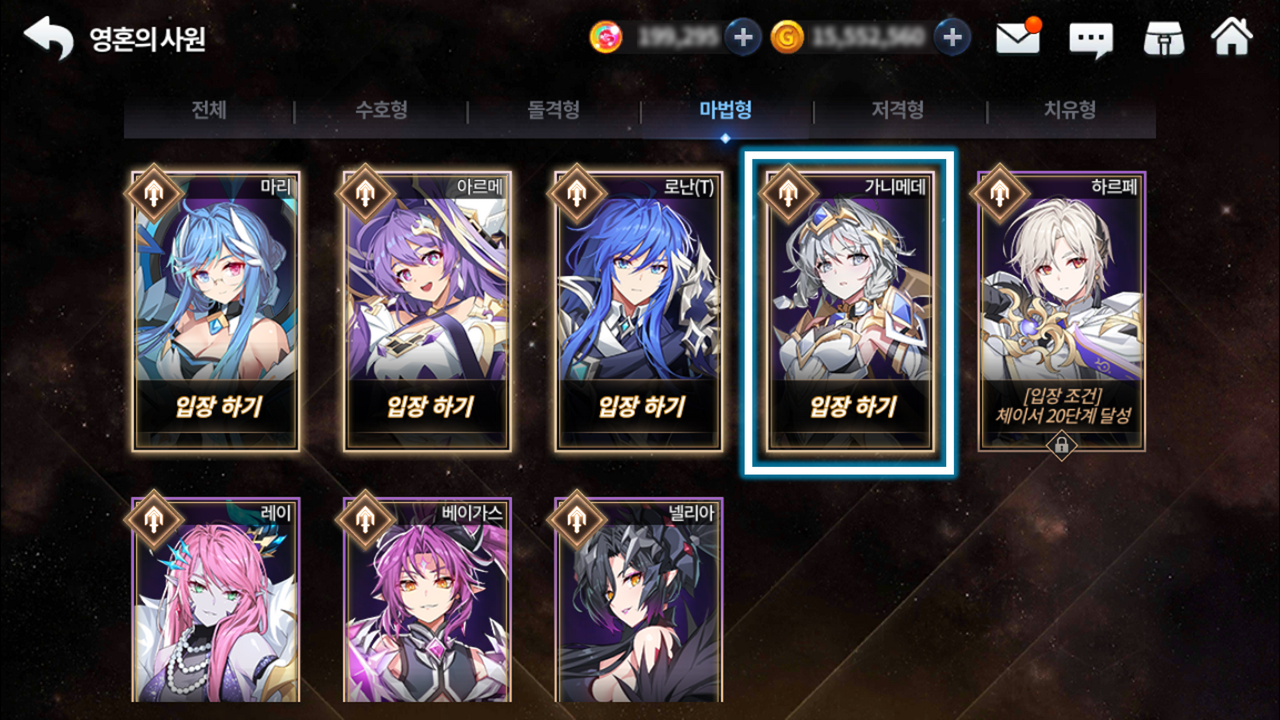Screen dimensions: 1280x720
Task: Enter 가니메데's temple with 입장 하기
Action: (x=853, y=407)
